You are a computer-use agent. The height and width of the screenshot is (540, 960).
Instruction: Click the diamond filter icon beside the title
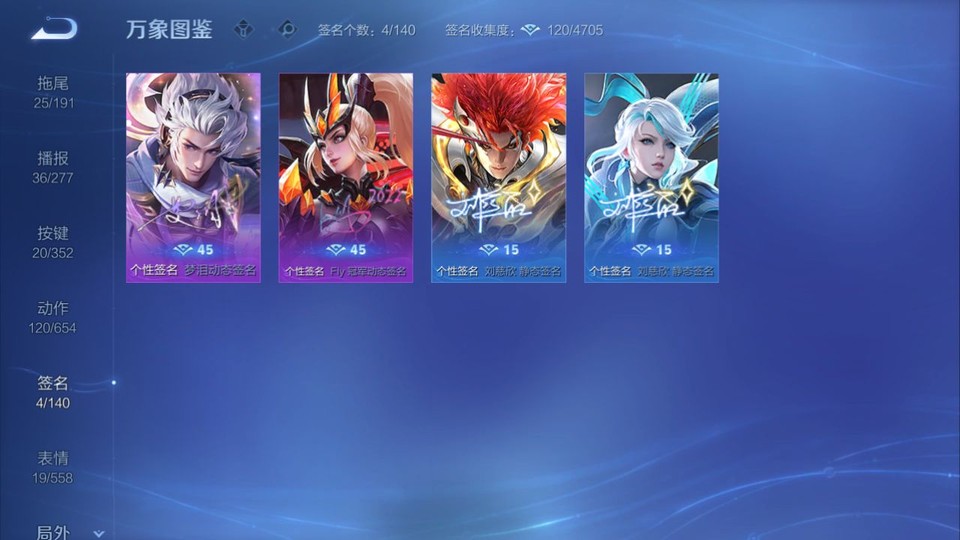244,30
